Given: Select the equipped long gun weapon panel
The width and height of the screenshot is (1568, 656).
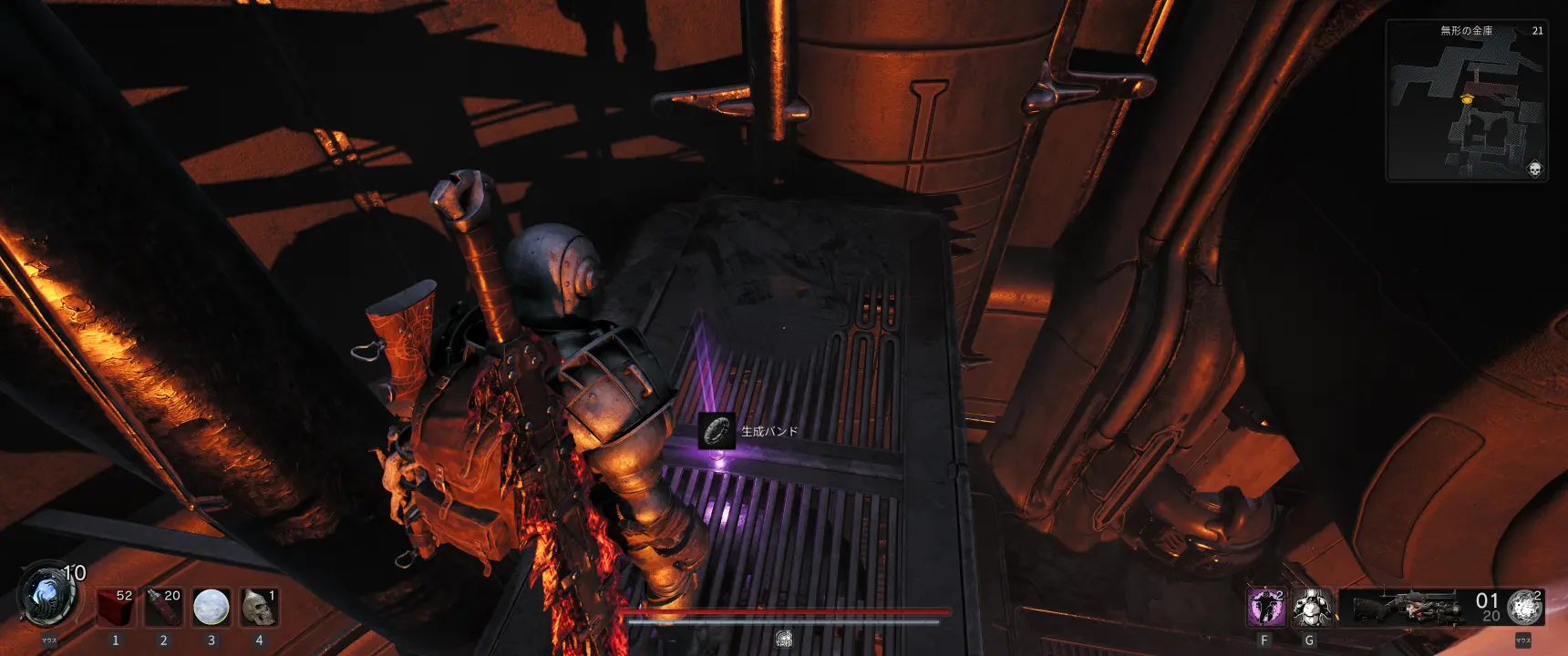Looking at the screenshot, I should (x=1404, y=608).
